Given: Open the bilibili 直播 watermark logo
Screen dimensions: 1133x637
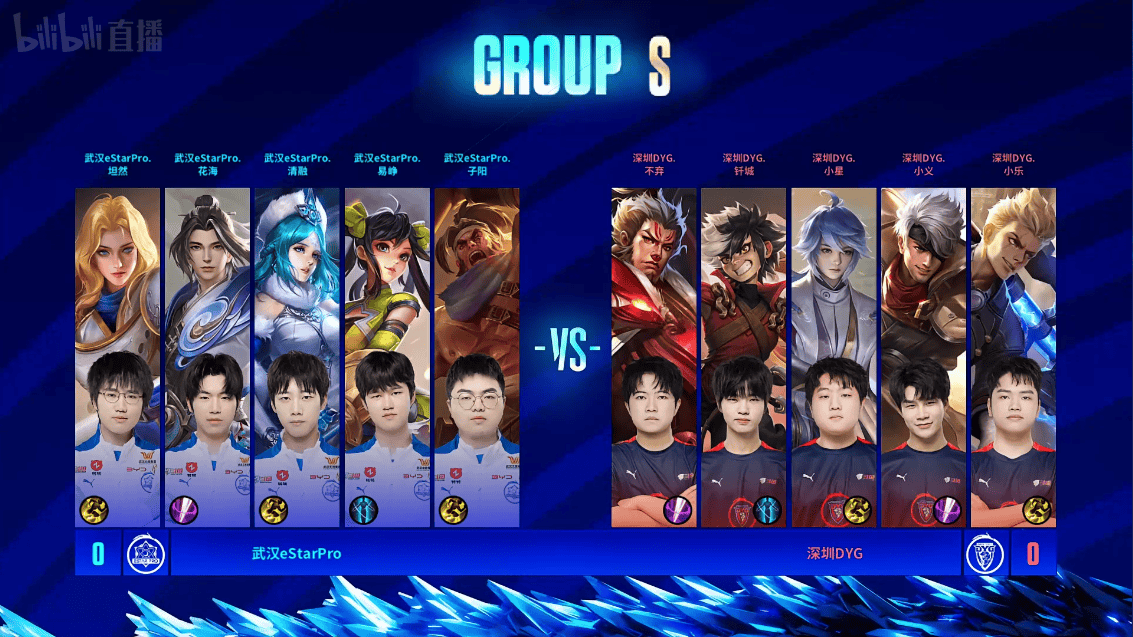Looking at the screenshot, I should (x=88, y=36).
